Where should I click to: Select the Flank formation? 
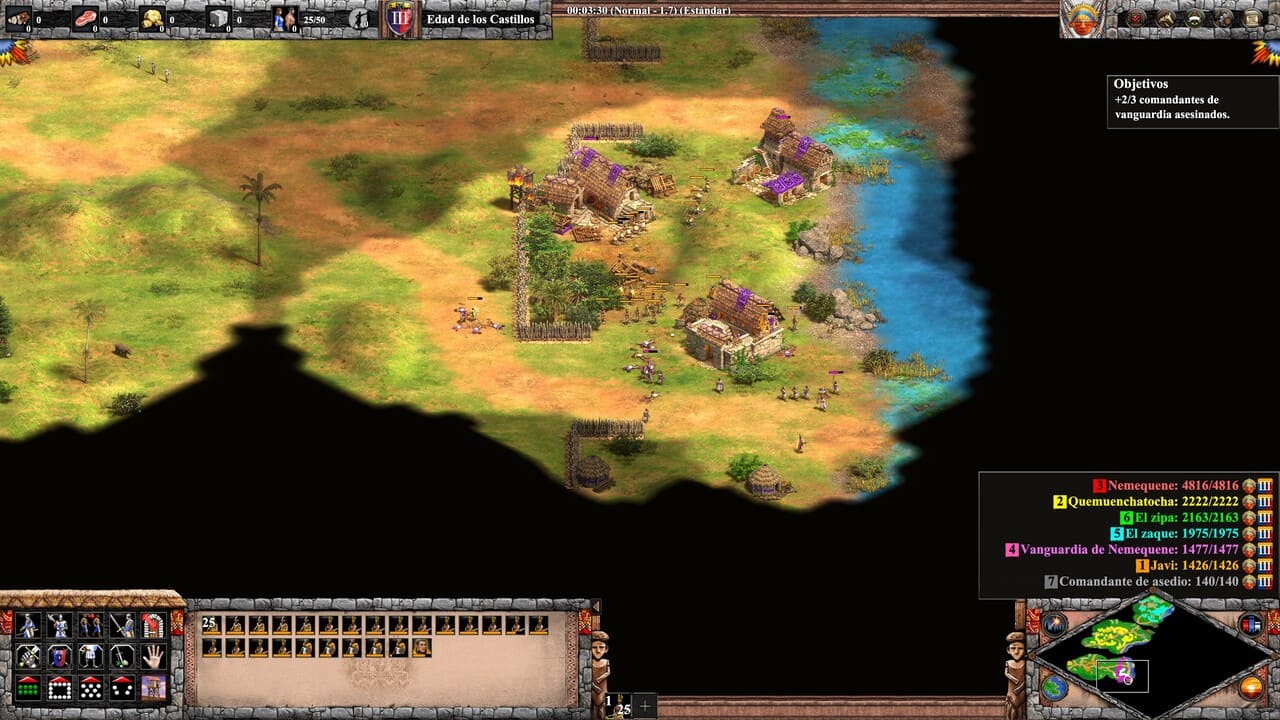tap(119, 690)
